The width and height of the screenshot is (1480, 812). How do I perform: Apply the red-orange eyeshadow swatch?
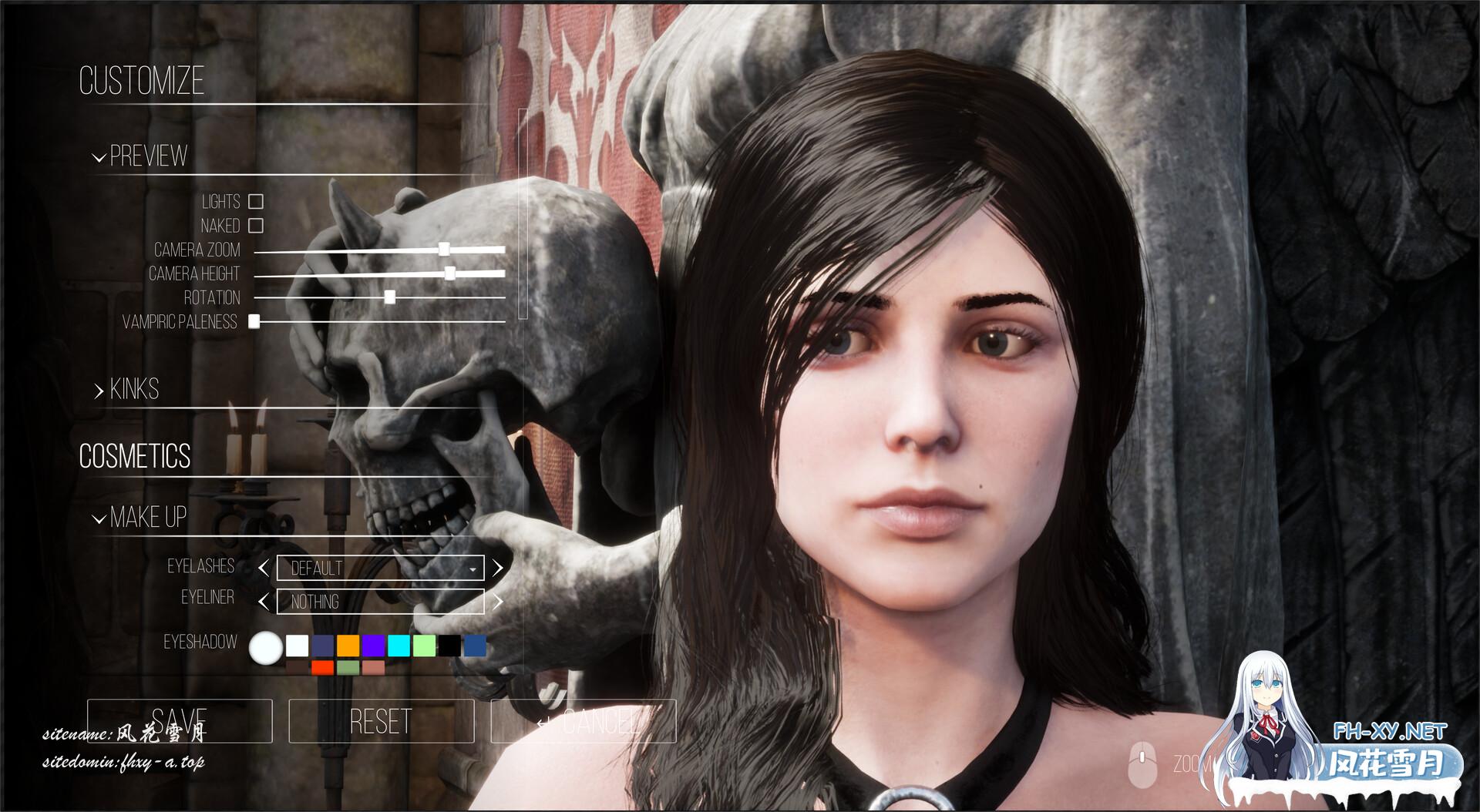point(322,667)
